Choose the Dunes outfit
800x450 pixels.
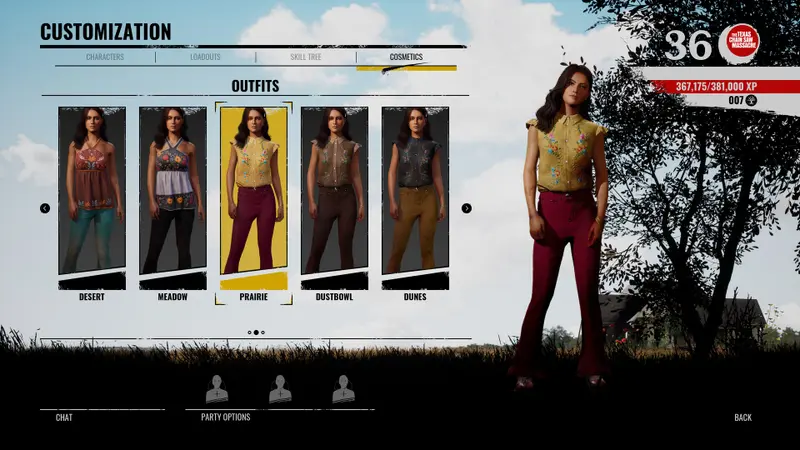click(415, 191)
